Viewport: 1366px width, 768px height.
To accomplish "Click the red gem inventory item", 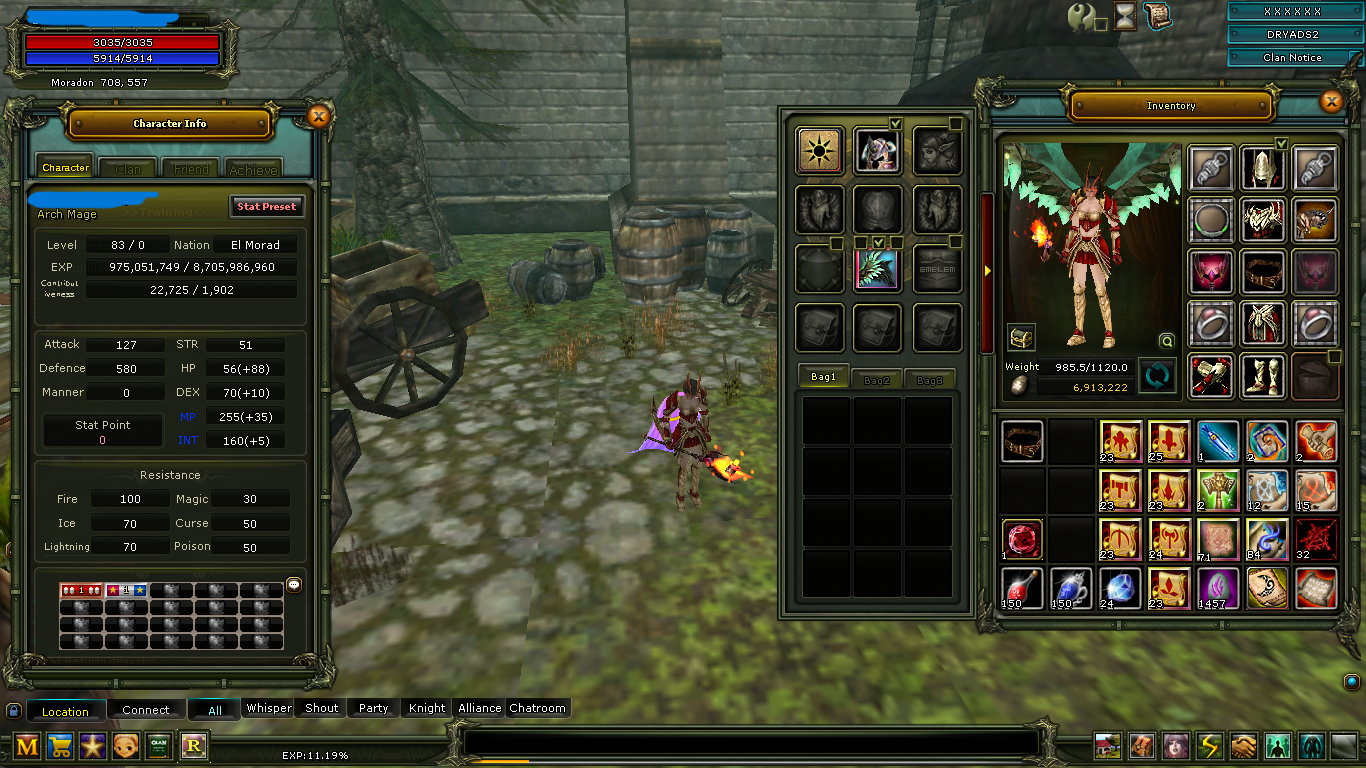I will tap(1022, 539).
